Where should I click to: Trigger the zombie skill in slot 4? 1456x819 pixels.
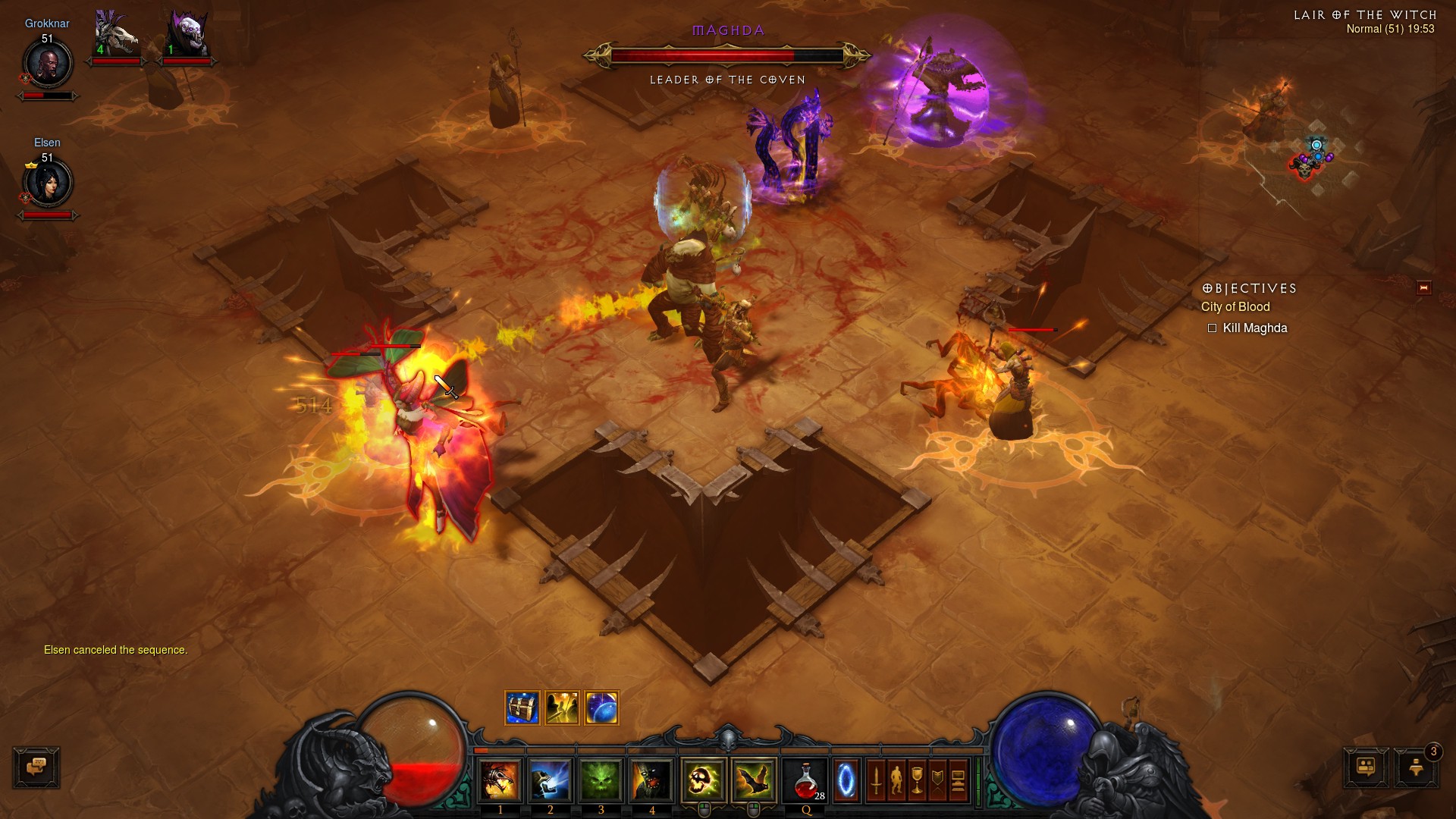[x=651, y=780]
